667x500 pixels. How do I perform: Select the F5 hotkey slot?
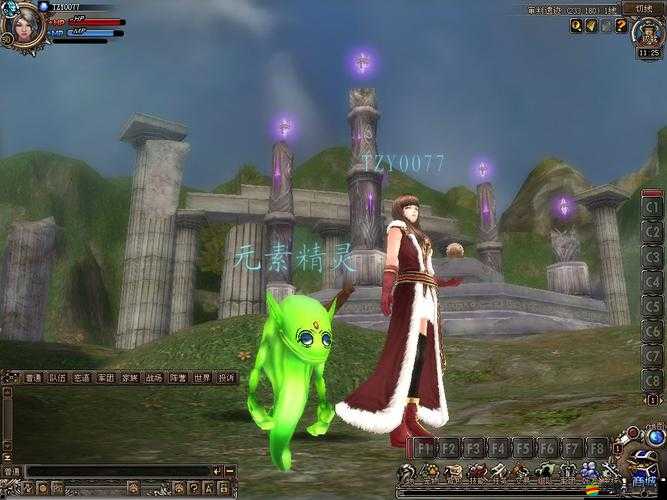pos(523,447)
